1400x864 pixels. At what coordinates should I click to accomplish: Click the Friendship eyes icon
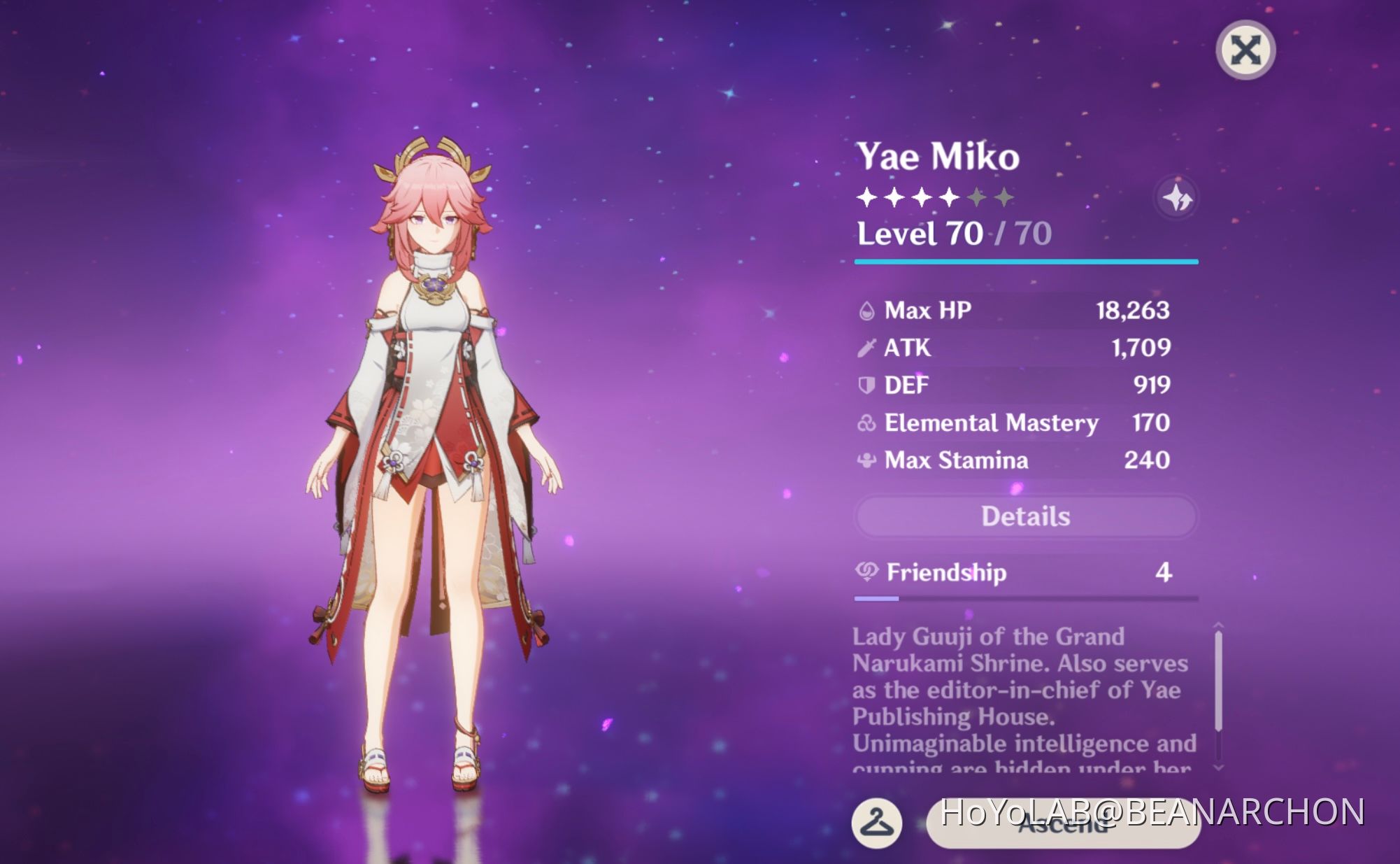click(867, 572)
